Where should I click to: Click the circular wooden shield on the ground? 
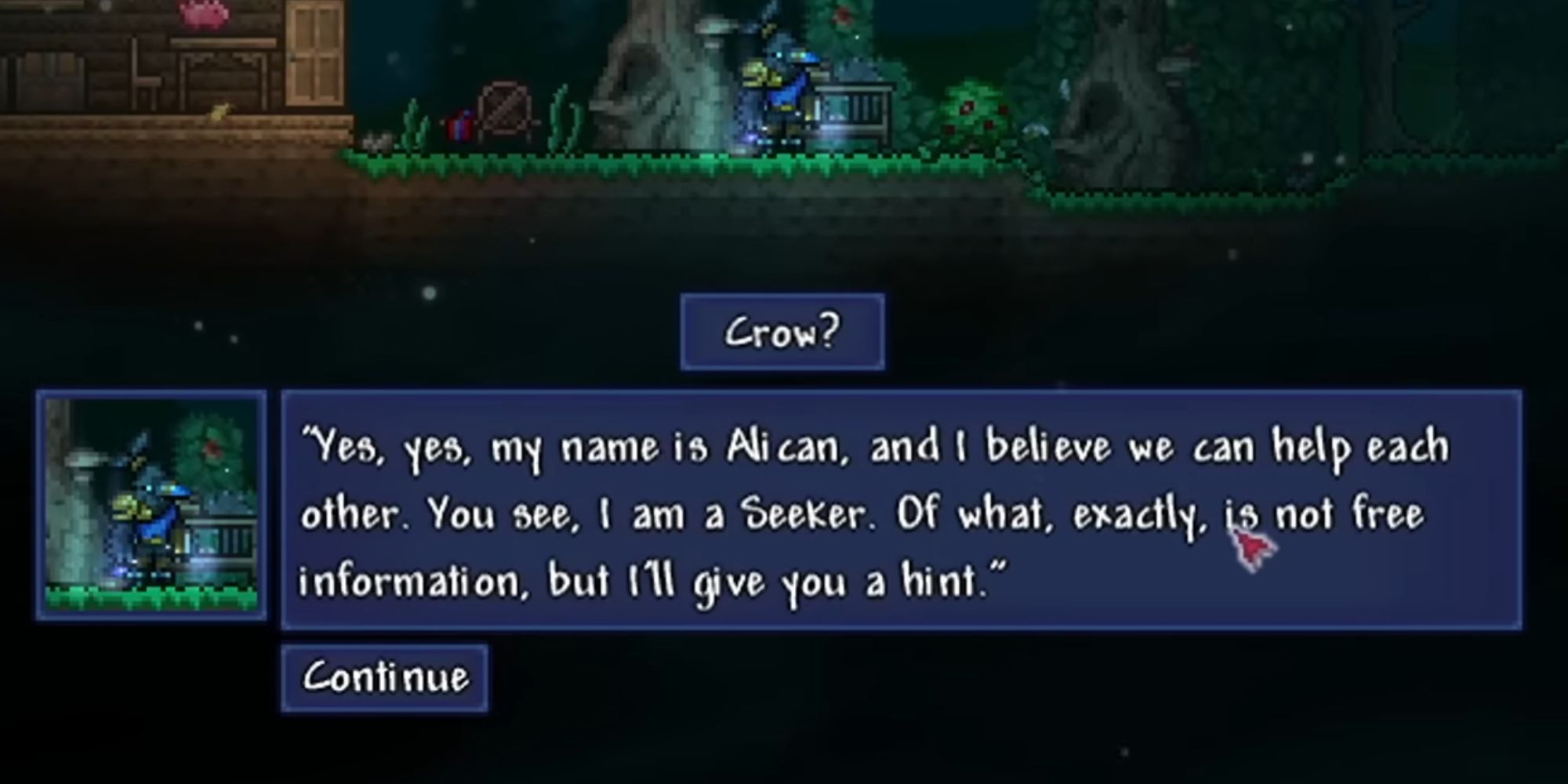[505, 107]
